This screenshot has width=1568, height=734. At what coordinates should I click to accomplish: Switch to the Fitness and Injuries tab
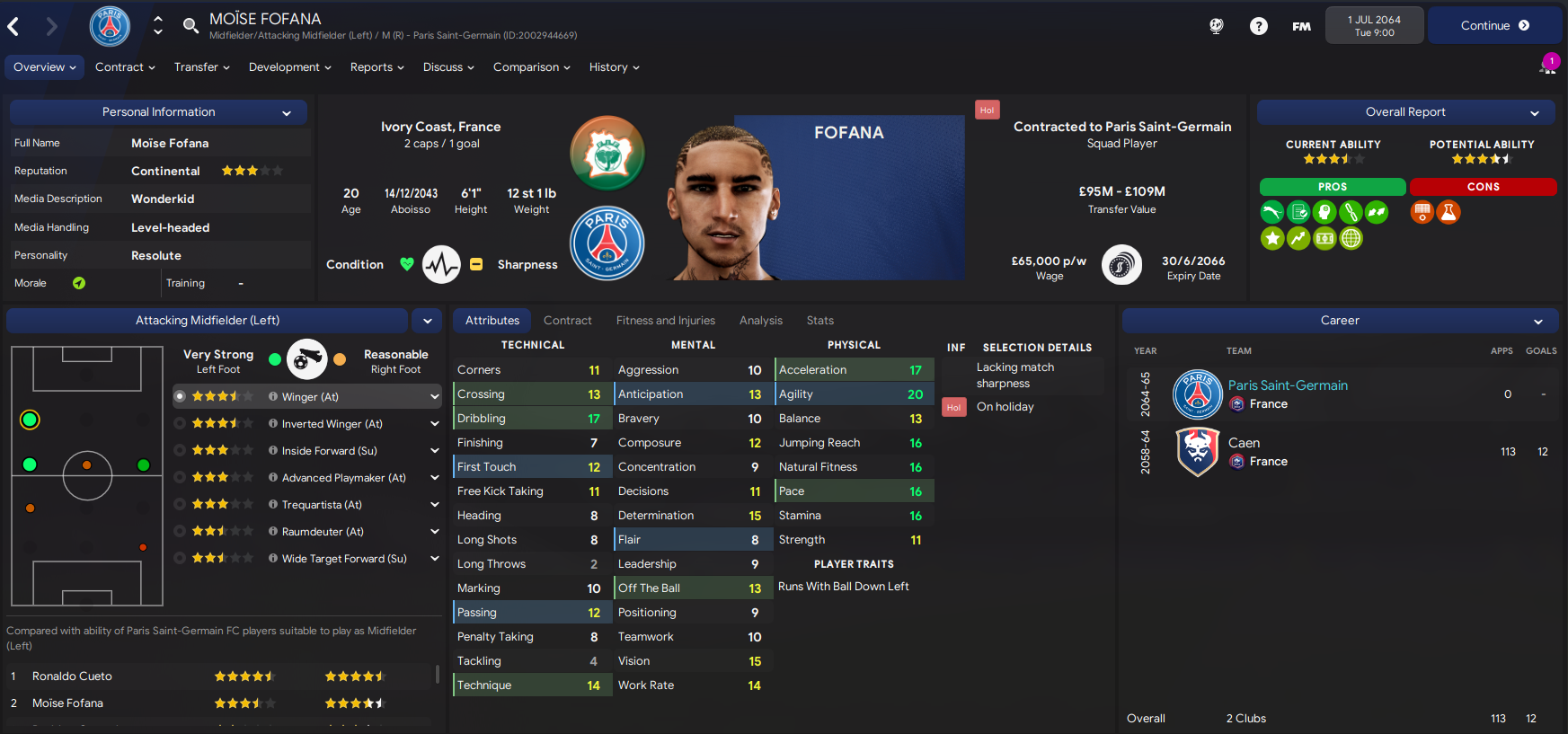[665, 321]
